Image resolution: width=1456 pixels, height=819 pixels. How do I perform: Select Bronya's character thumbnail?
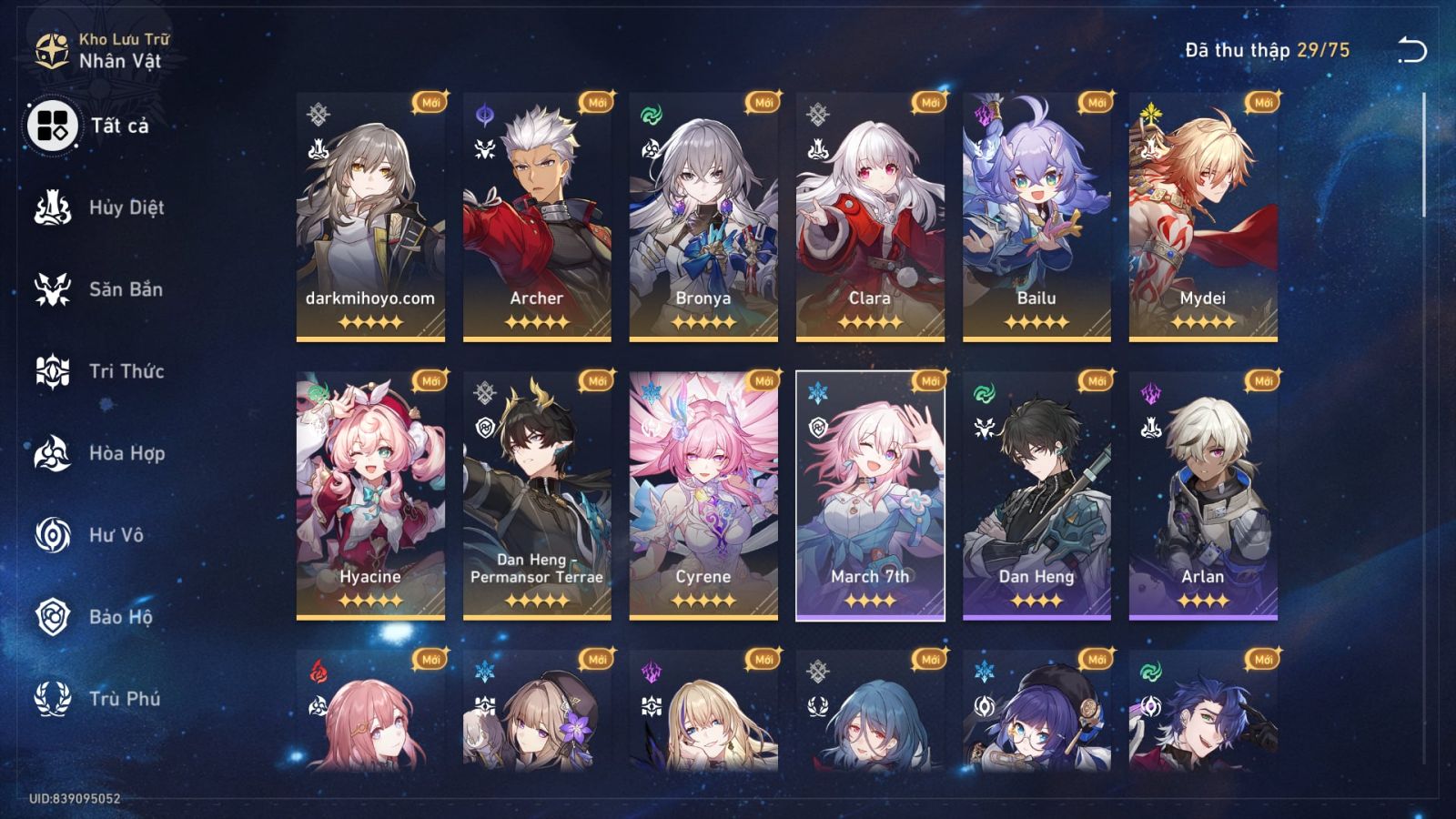(701, 218)
